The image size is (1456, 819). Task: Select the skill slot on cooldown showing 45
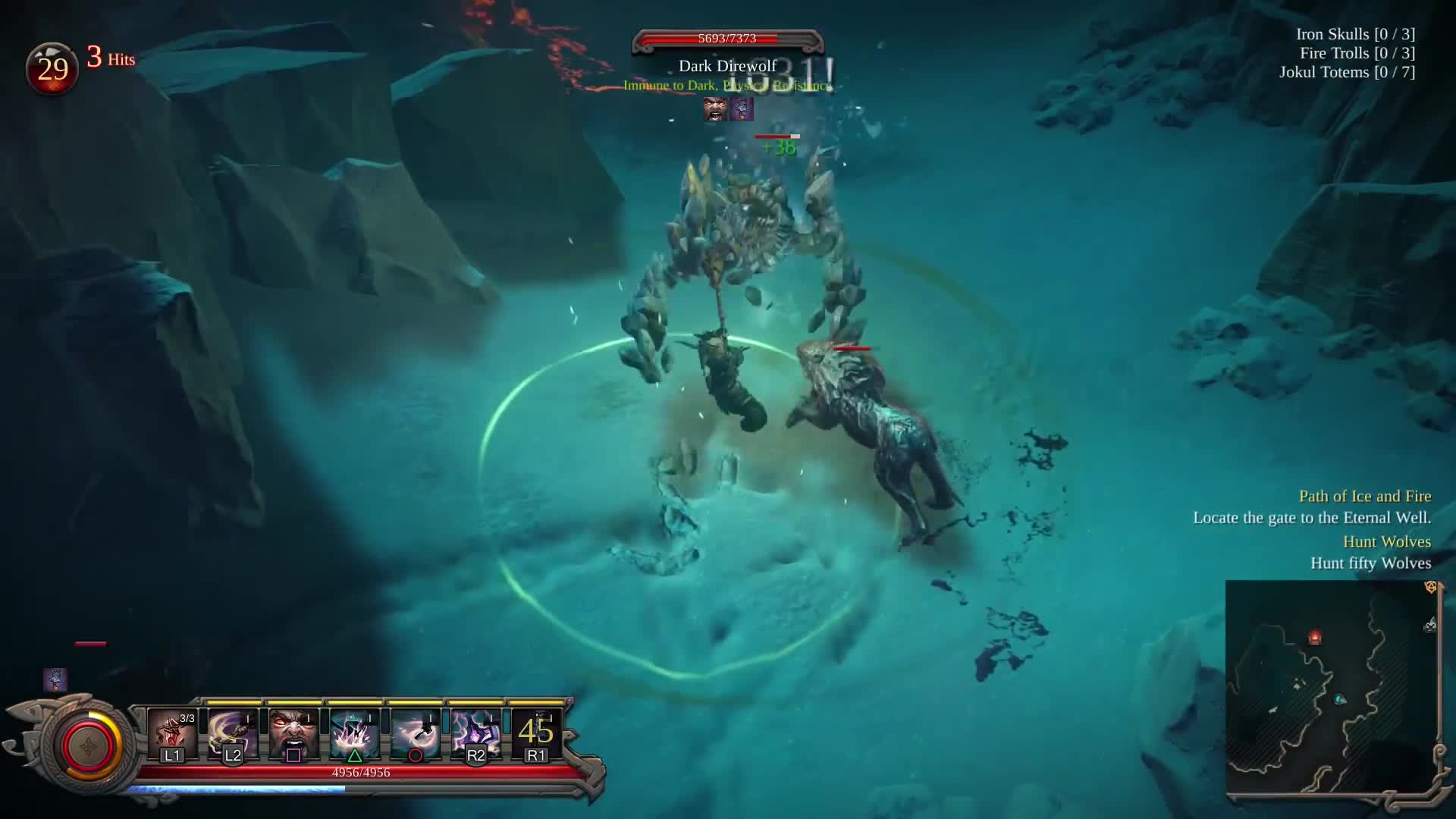pos(536,733)
